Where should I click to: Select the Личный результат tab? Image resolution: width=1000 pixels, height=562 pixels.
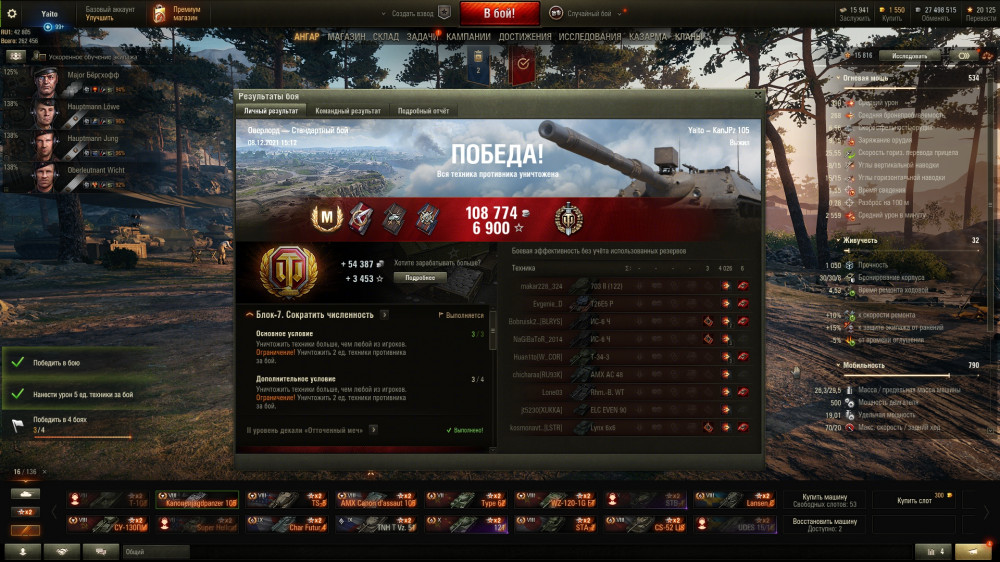pos(271,111)
